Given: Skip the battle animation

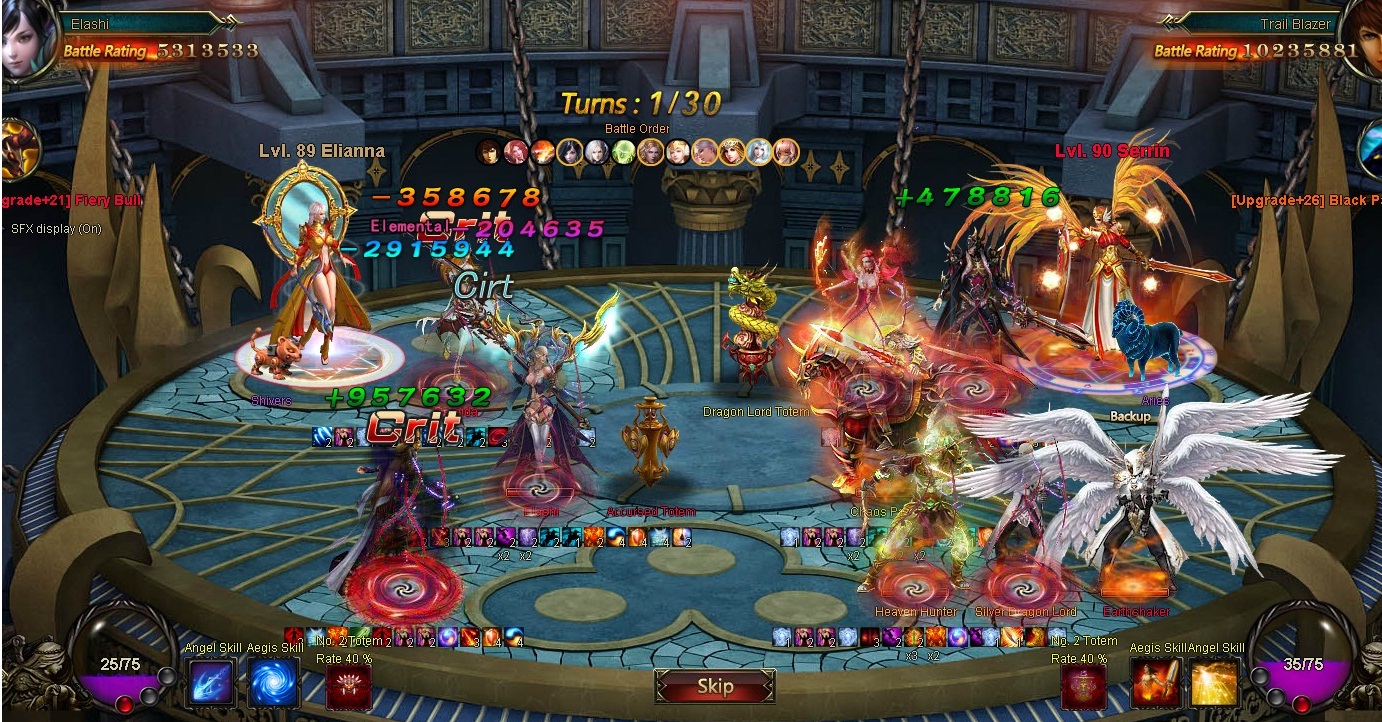Looking at the screenshot, I should pyautogui.click(x=715, y=687).
